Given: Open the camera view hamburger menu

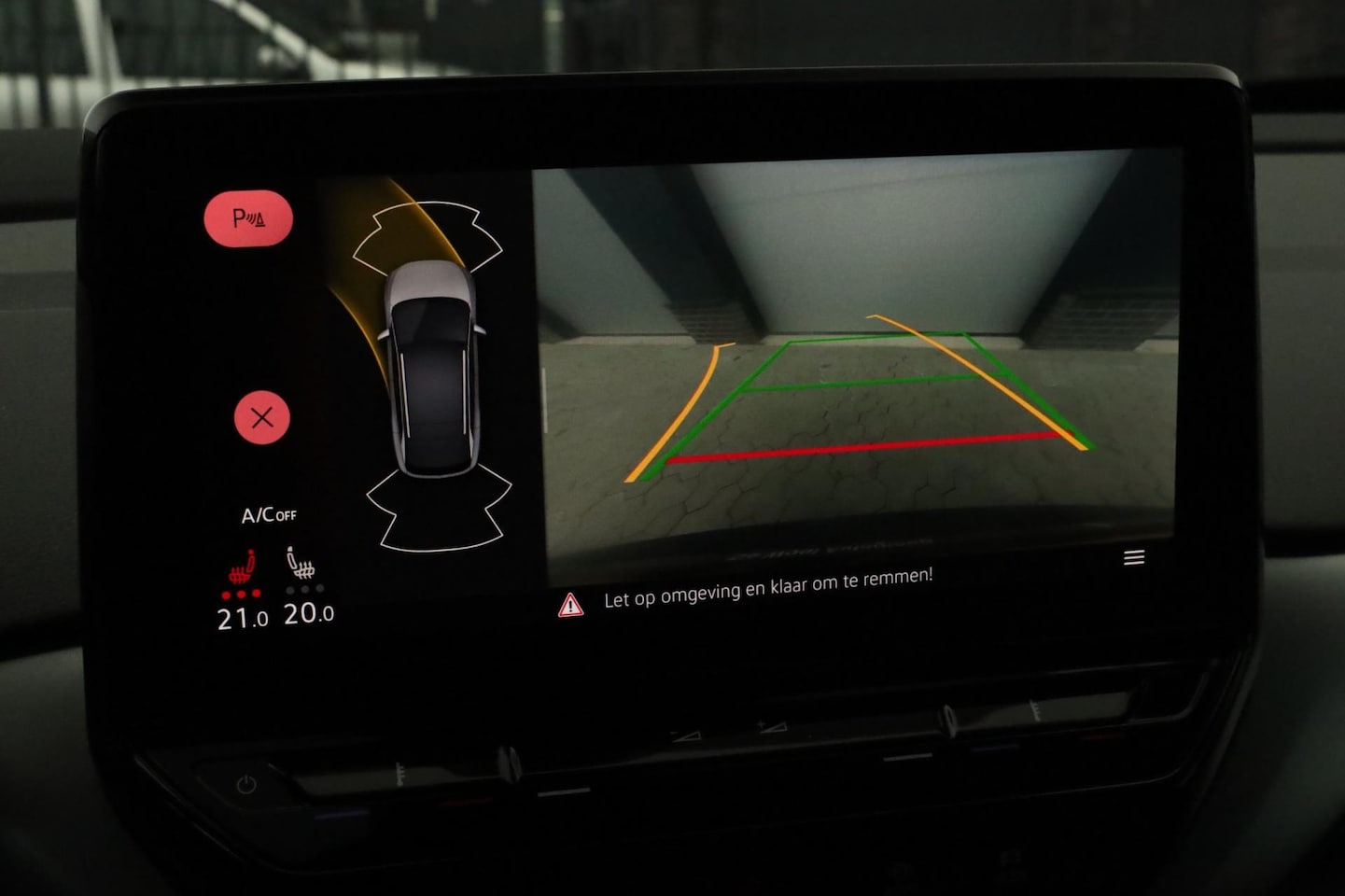Looking at the screenshot, I should [1134, 557].
